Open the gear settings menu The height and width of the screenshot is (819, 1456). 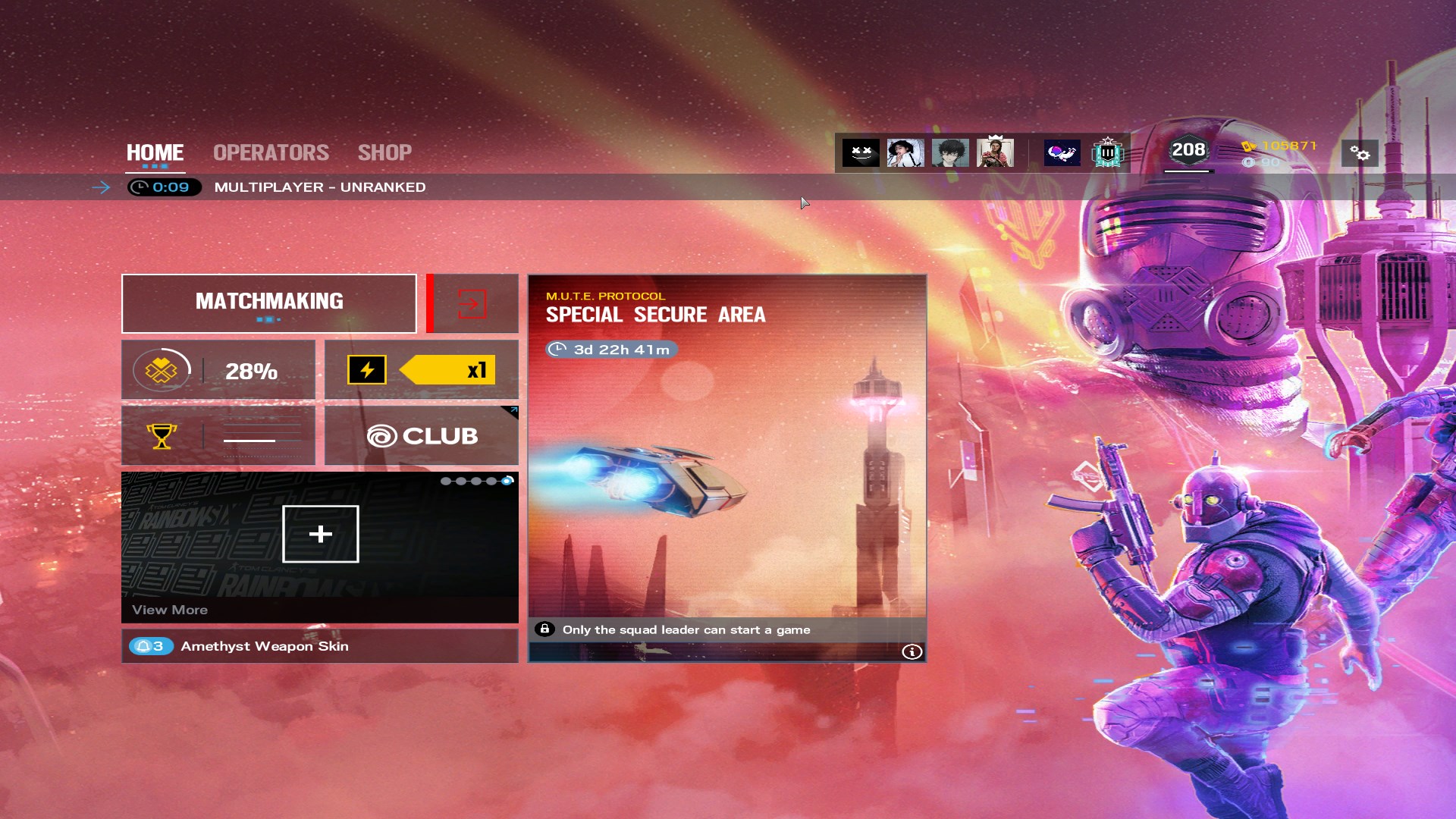(x=1360, y=154)
